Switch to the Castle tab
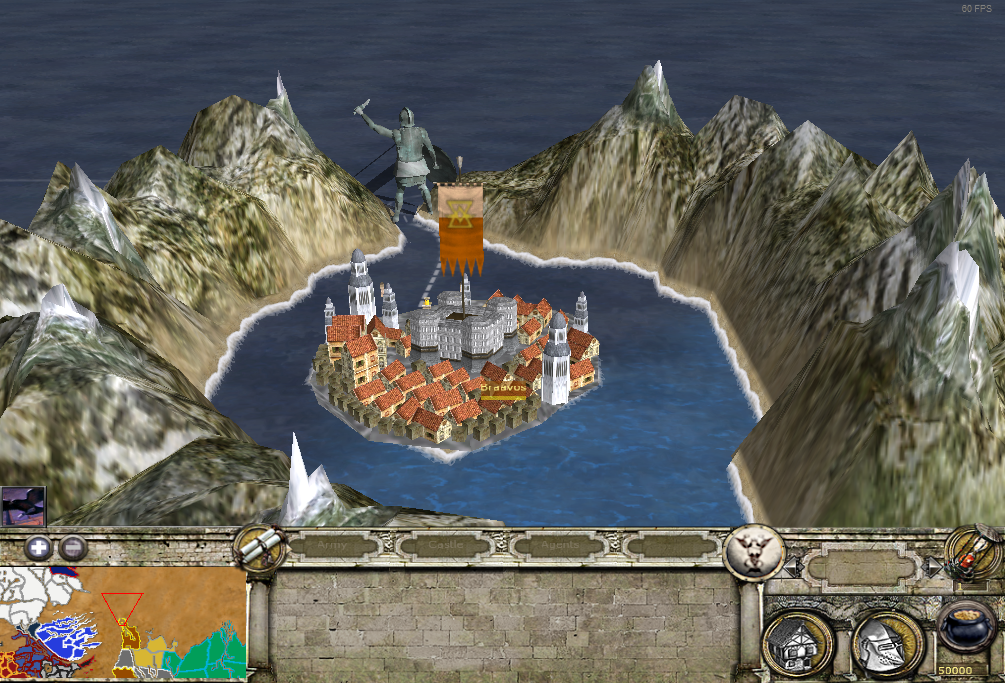This screenshot has height=683, width=1005. [x=445, y=546]
